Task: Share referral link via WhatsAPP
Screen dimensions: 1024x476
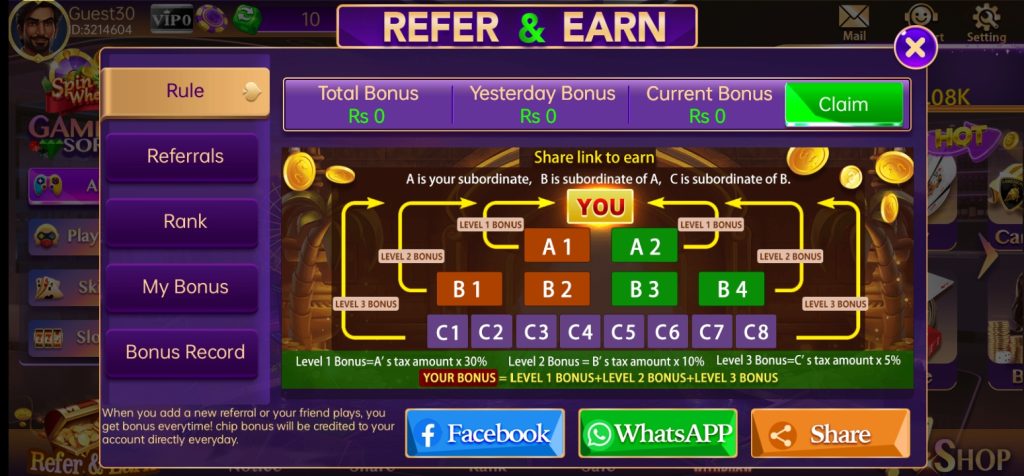Action: click(658, 433)
